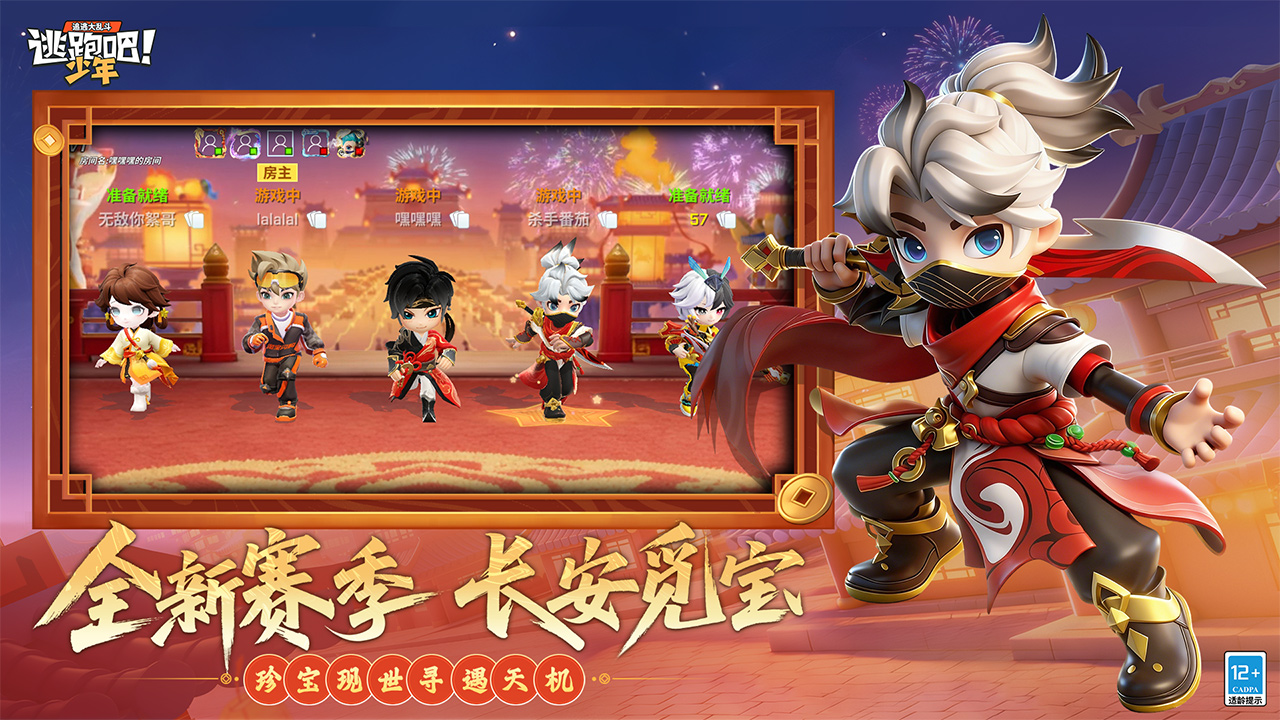
Task: Click the third empty avatar slot icon
Action: click(280, 141)
